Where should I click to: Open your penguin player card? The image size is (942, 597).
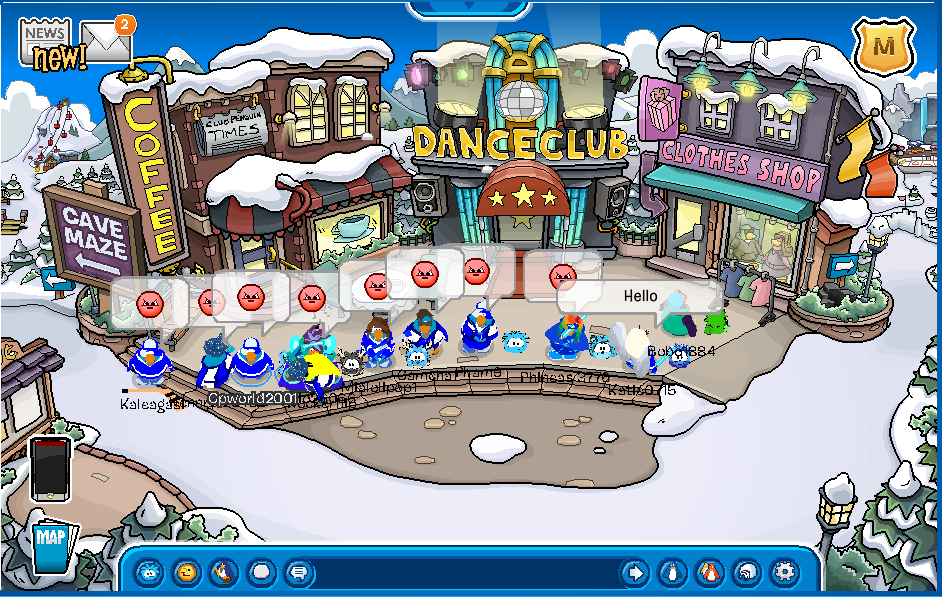point(672,573)
